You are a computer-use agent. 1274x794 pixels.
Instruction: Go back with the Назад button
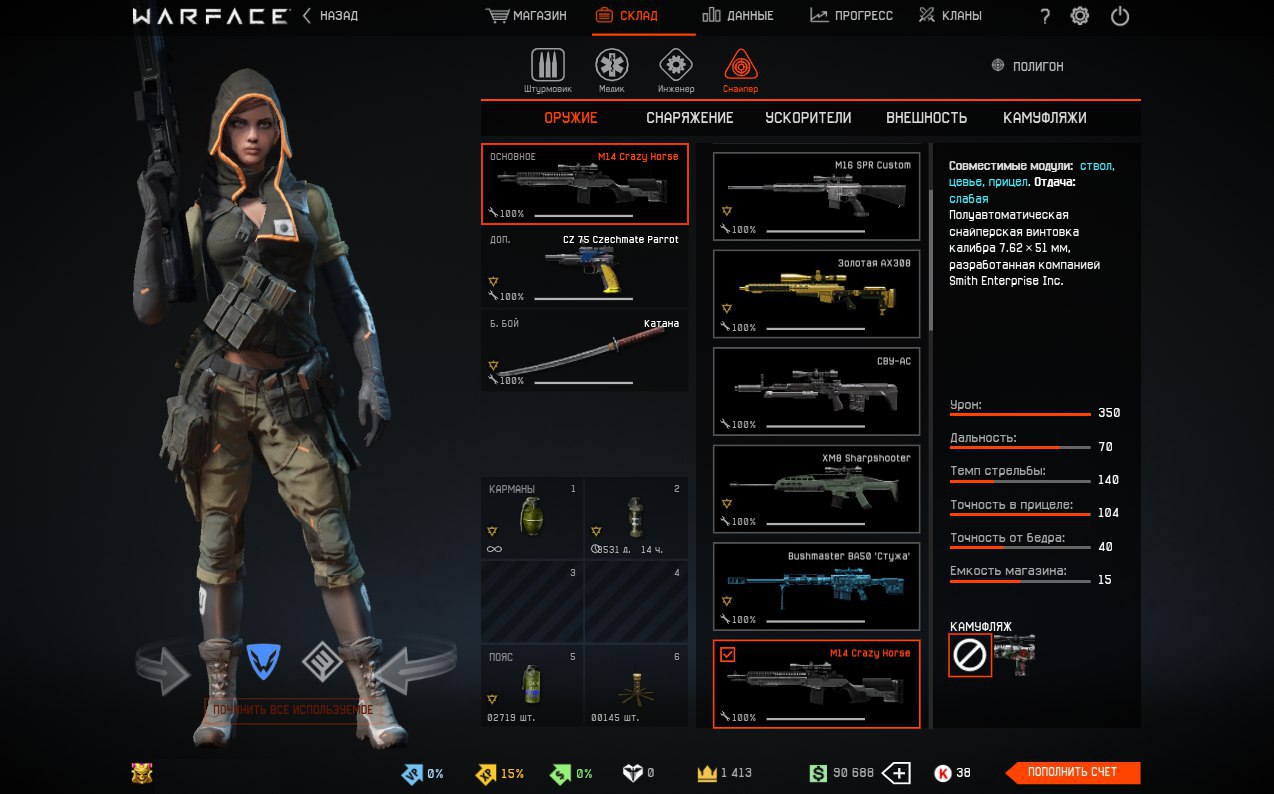(x=330, y=16)
